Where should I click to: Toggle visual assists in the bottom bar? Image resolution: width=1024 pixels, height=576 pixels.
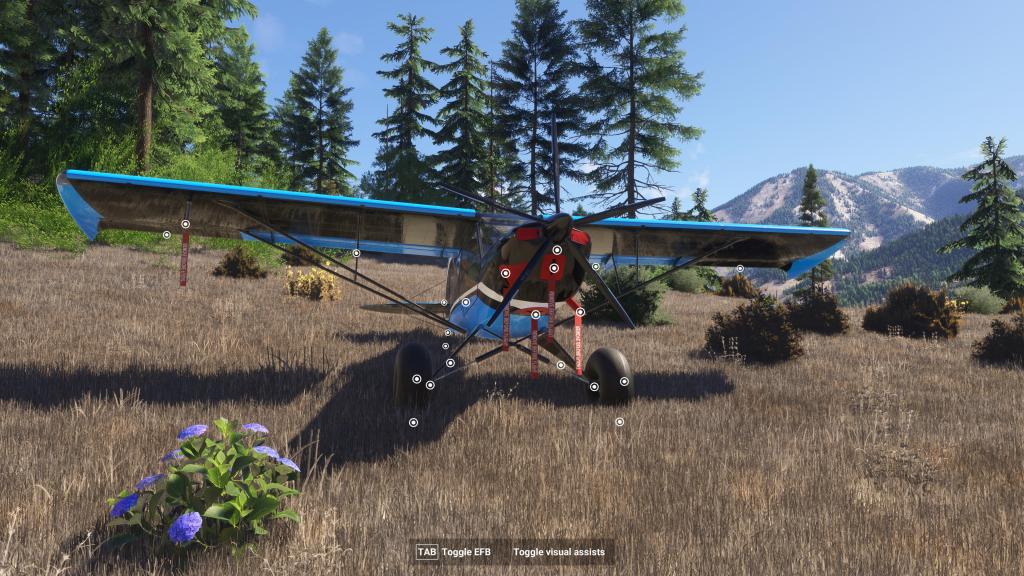[561, 552]
